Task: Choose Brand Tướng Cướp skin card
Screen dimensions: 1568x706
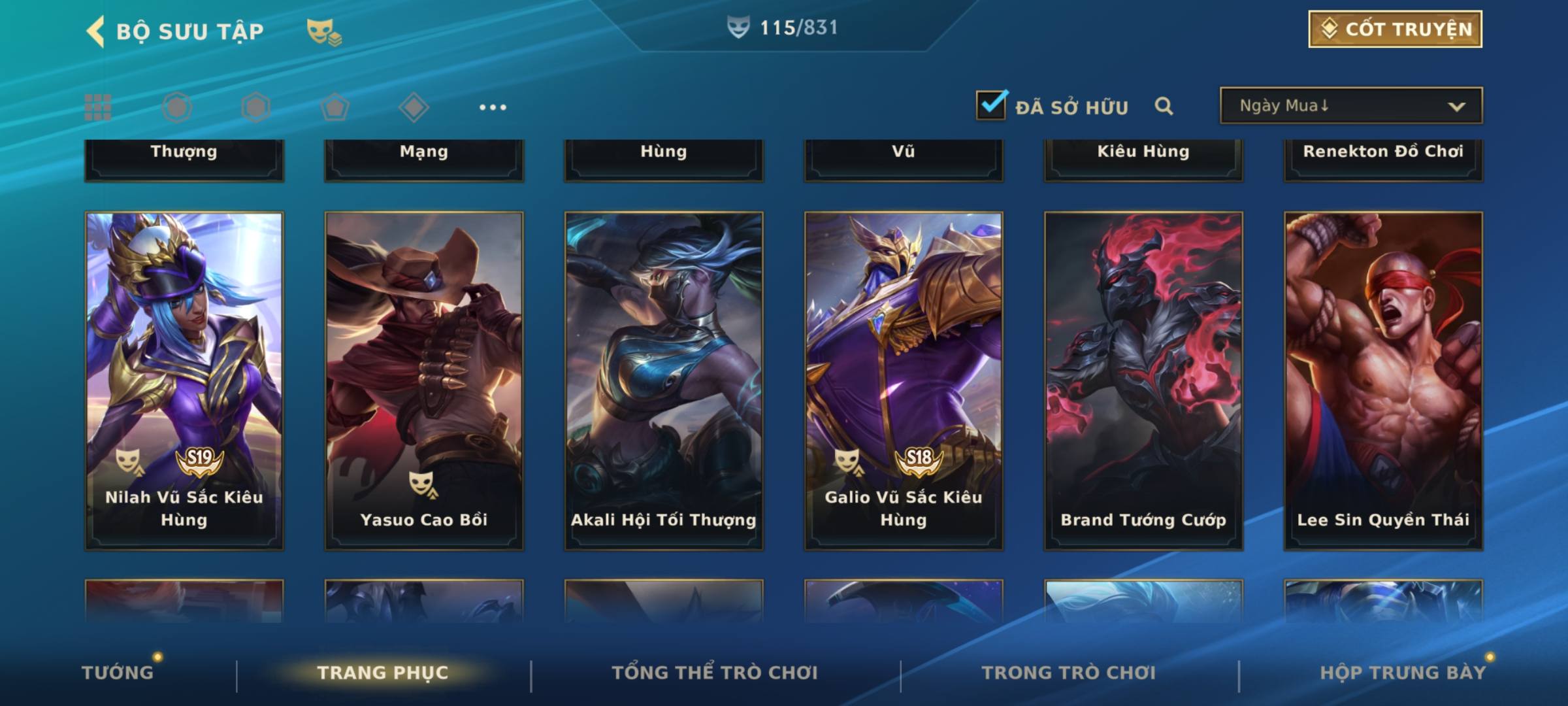Action: click(1143, 380)
